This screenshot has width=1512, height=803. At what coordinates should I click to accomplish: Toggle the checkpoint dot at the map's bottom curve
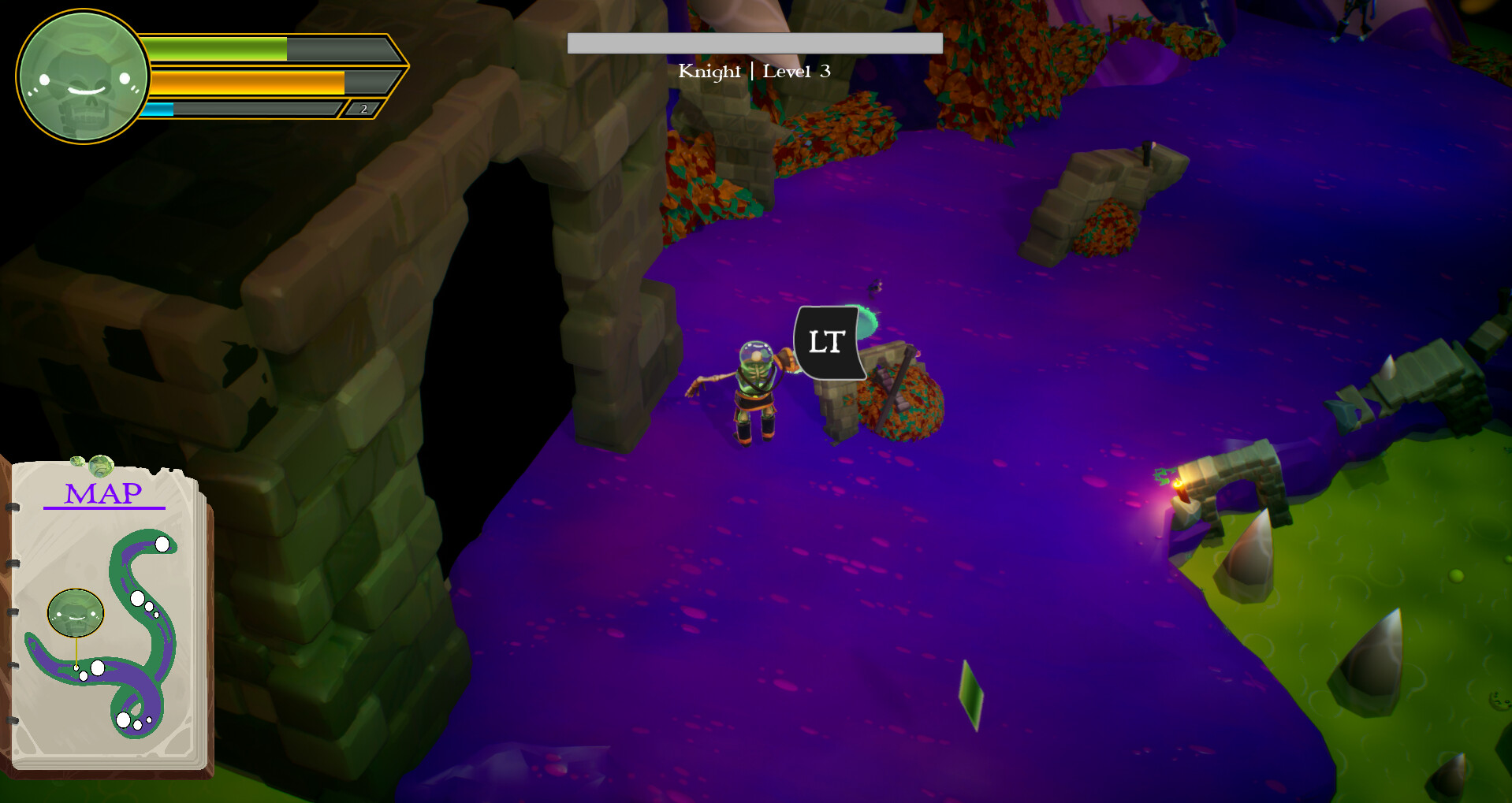[x=125, y=718]
